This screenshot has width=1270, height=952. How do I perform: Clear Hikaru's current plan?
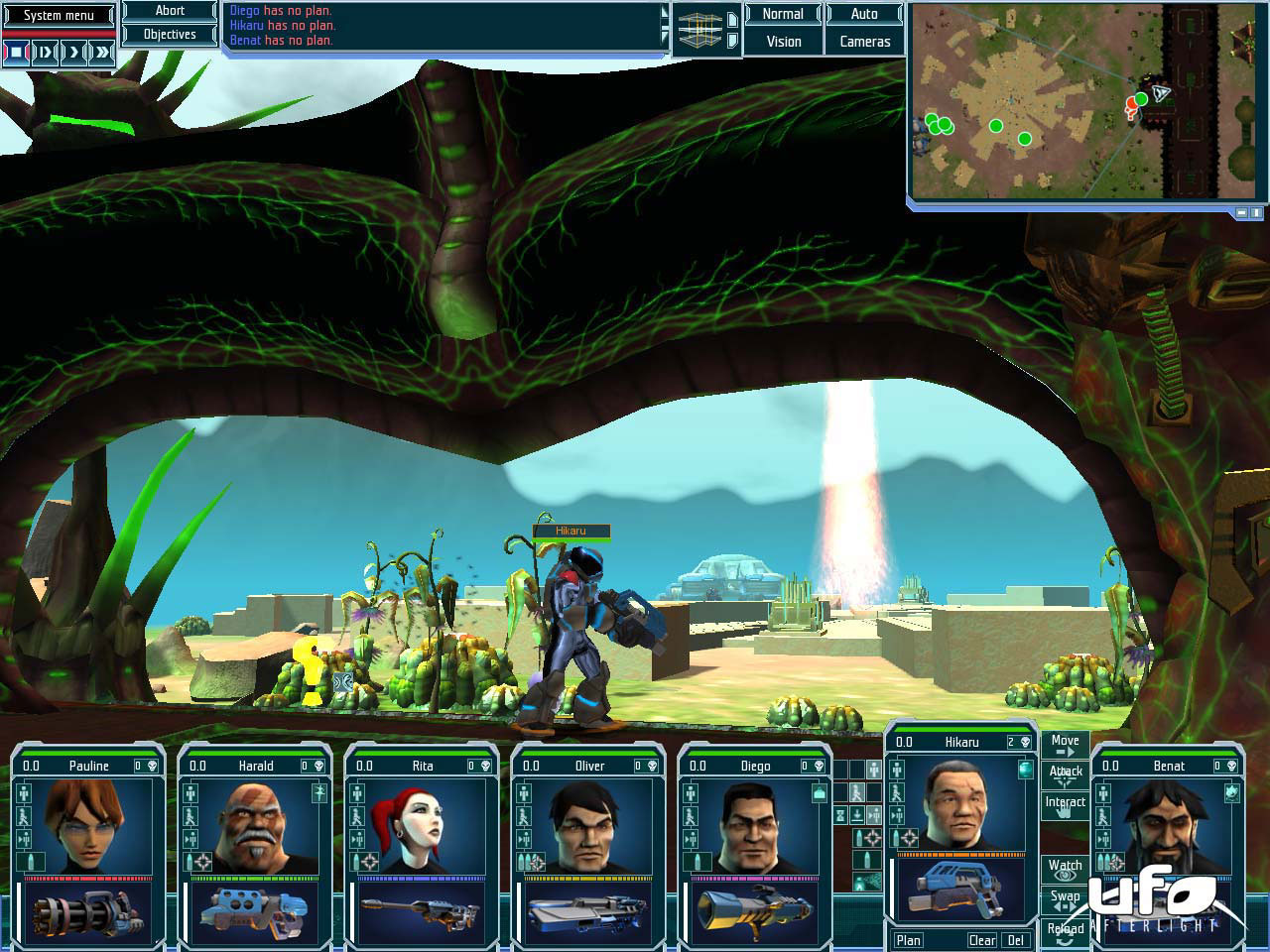[981, 940]
